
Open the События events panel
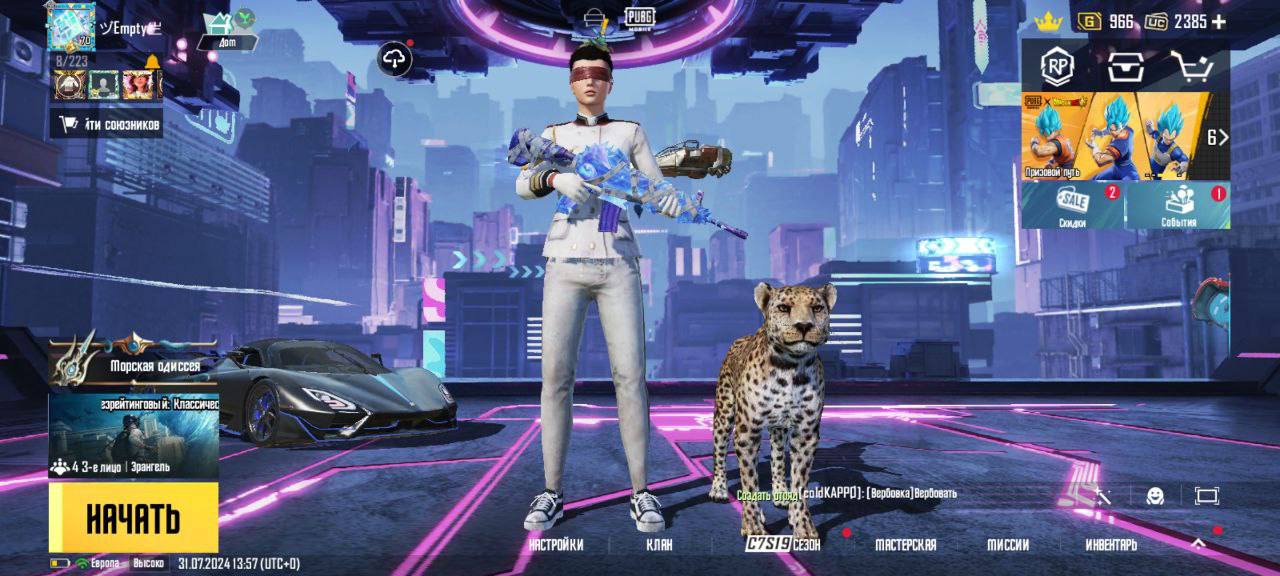(x=1178, y=206)
